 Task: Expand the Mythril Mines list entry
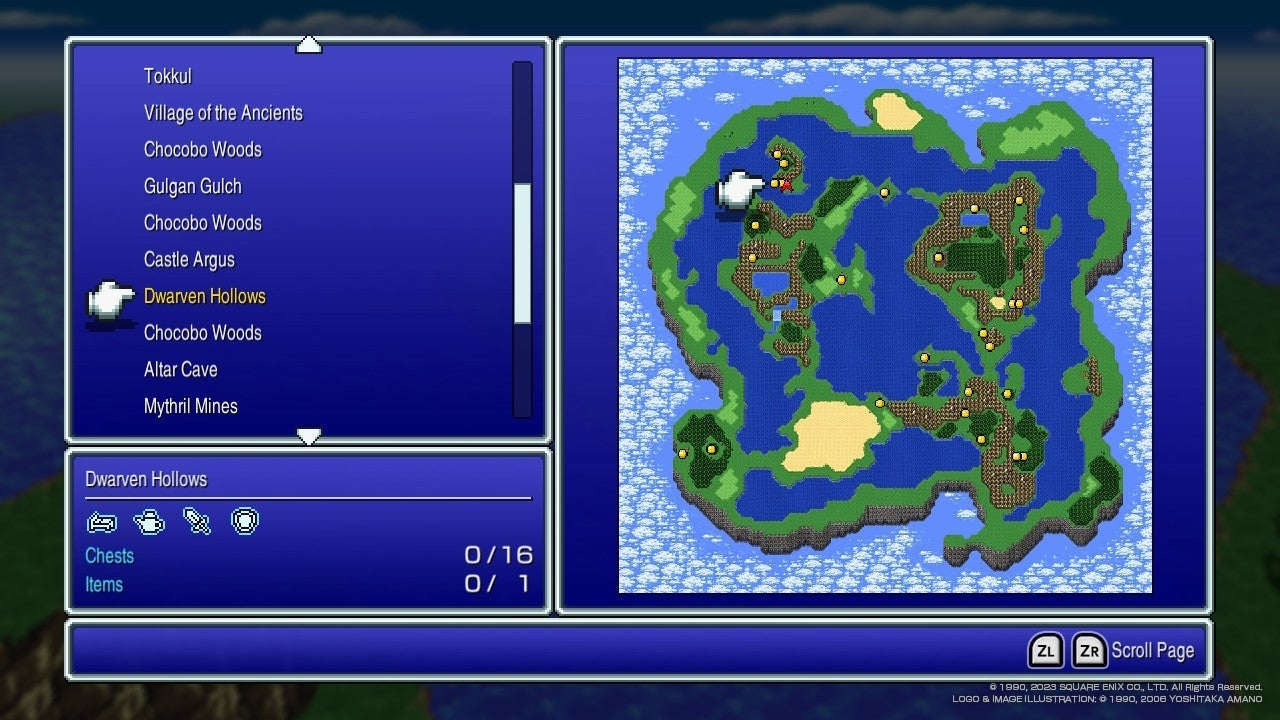tap(191, 406)
